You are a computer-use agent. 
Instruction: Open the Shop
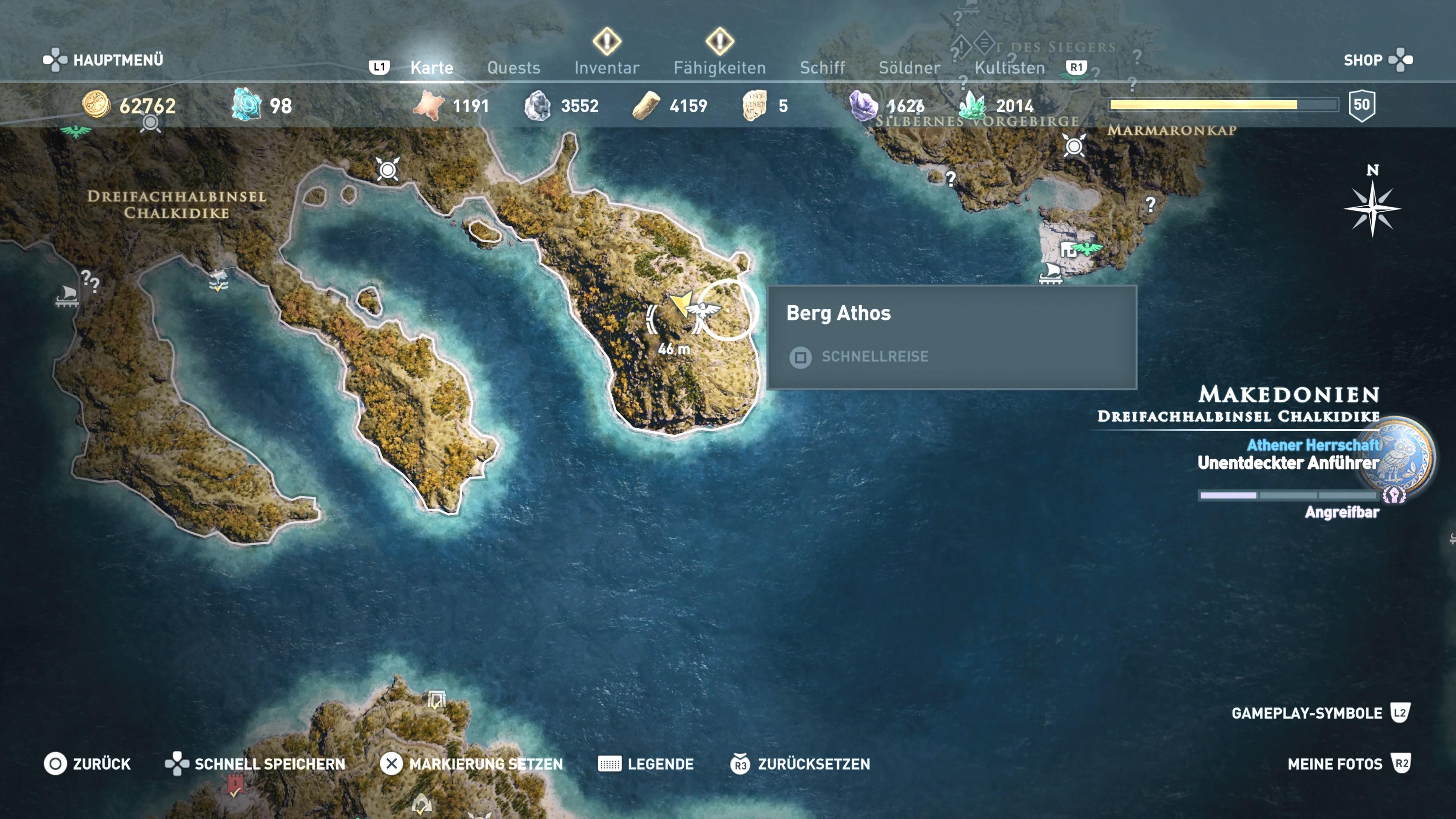[1377, 60]
